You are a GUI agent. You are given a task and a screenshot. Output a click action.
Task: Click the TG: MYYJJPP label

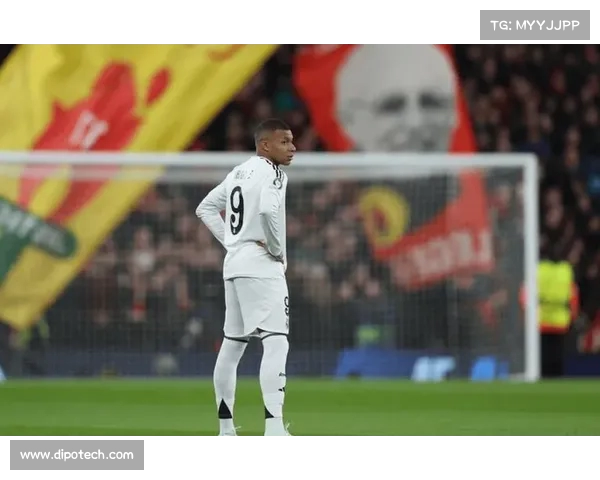pyautogui.click(x=534, y=25)
